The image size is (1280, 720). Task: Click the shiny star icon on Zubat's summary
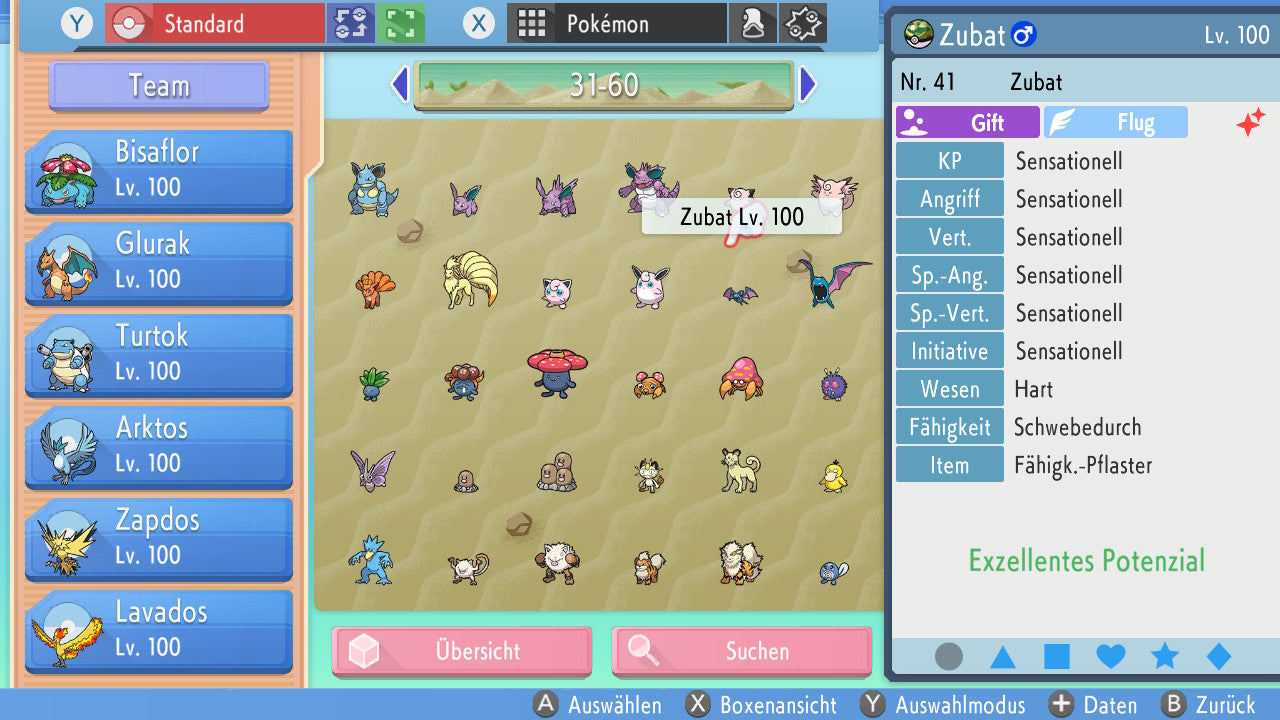(x=1250, y=124)
